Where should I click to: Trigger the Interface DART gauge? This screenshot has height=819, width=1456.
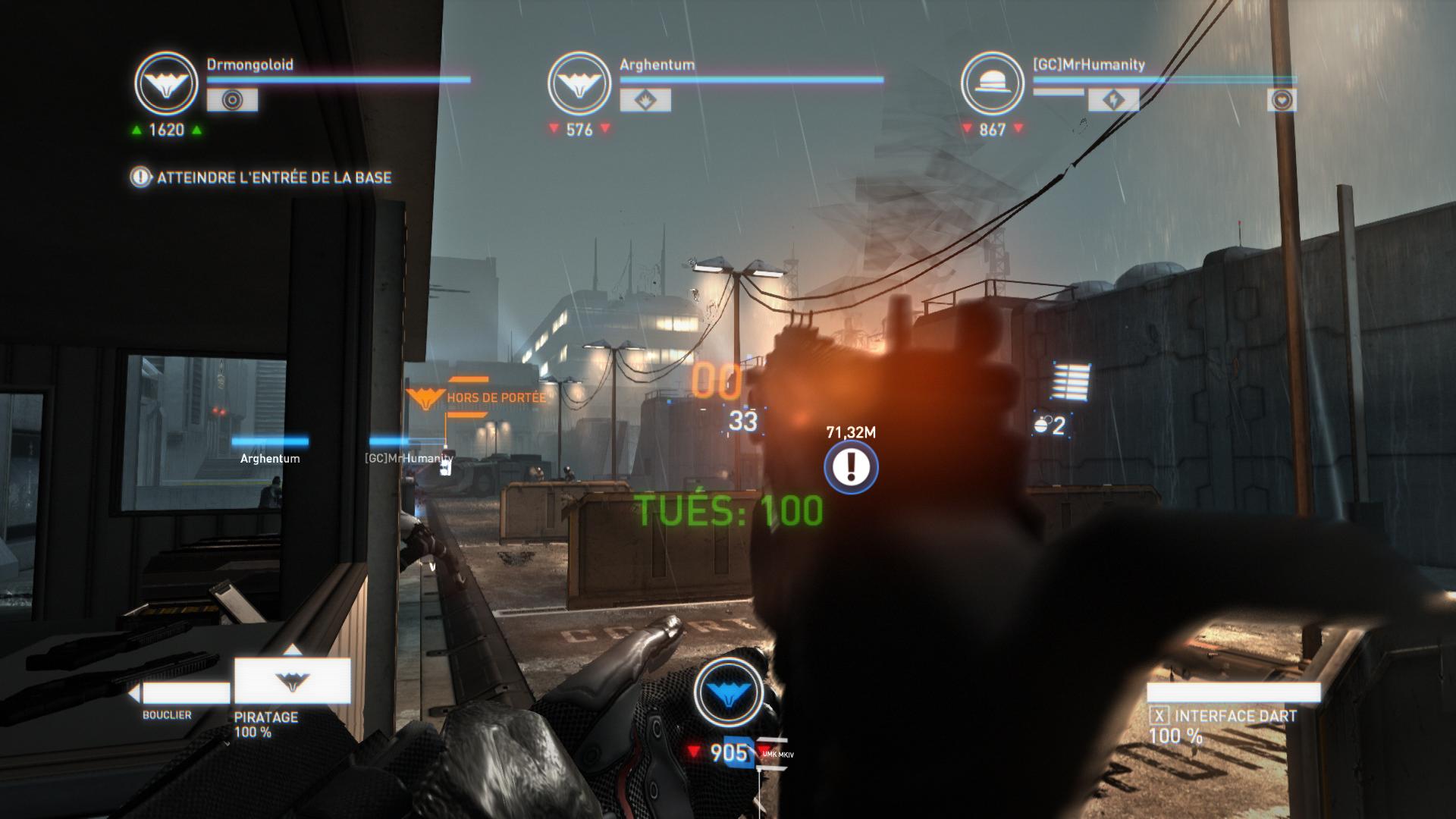point(1233,692)
